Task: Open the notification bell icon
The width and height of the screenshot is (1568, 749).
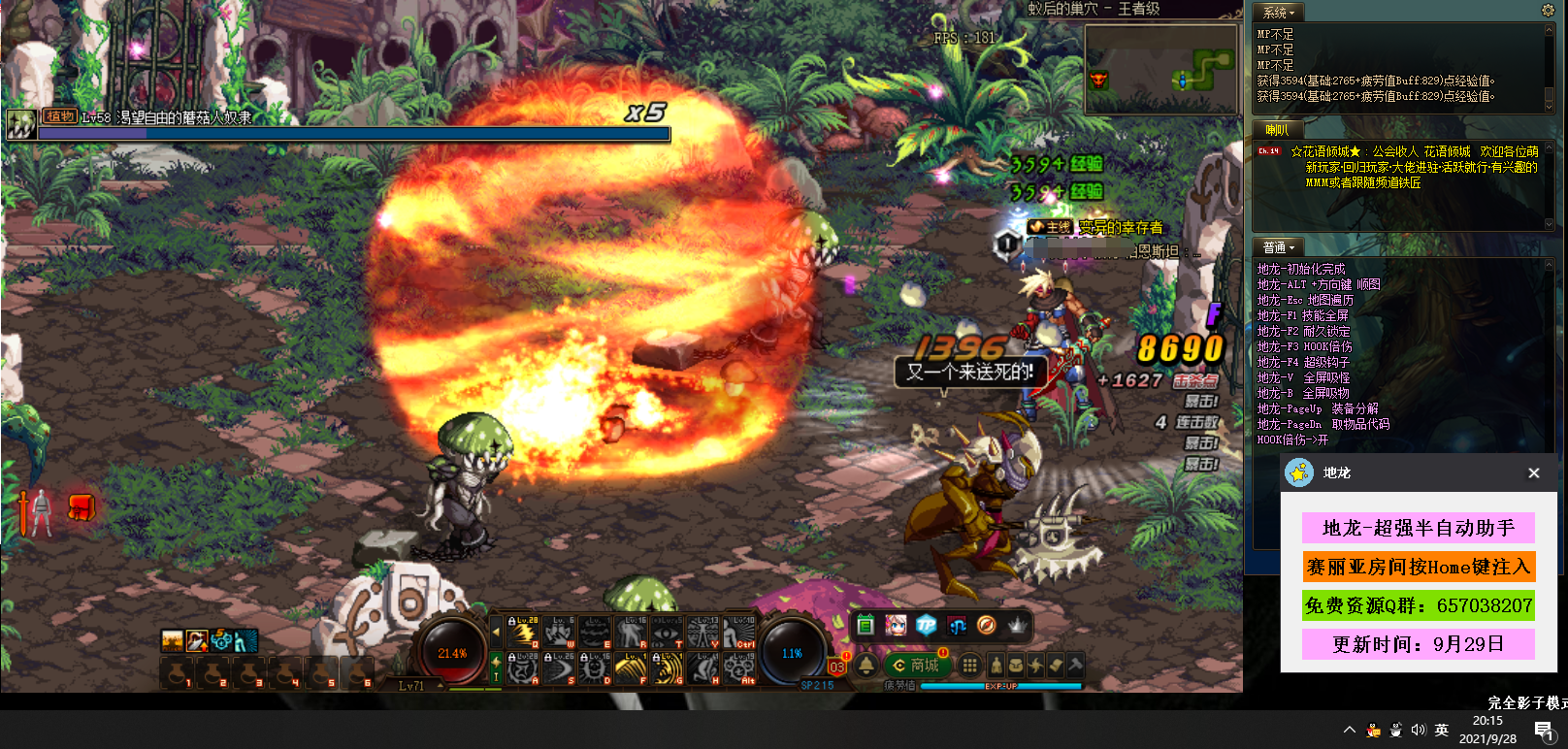Action: point(866,666)
